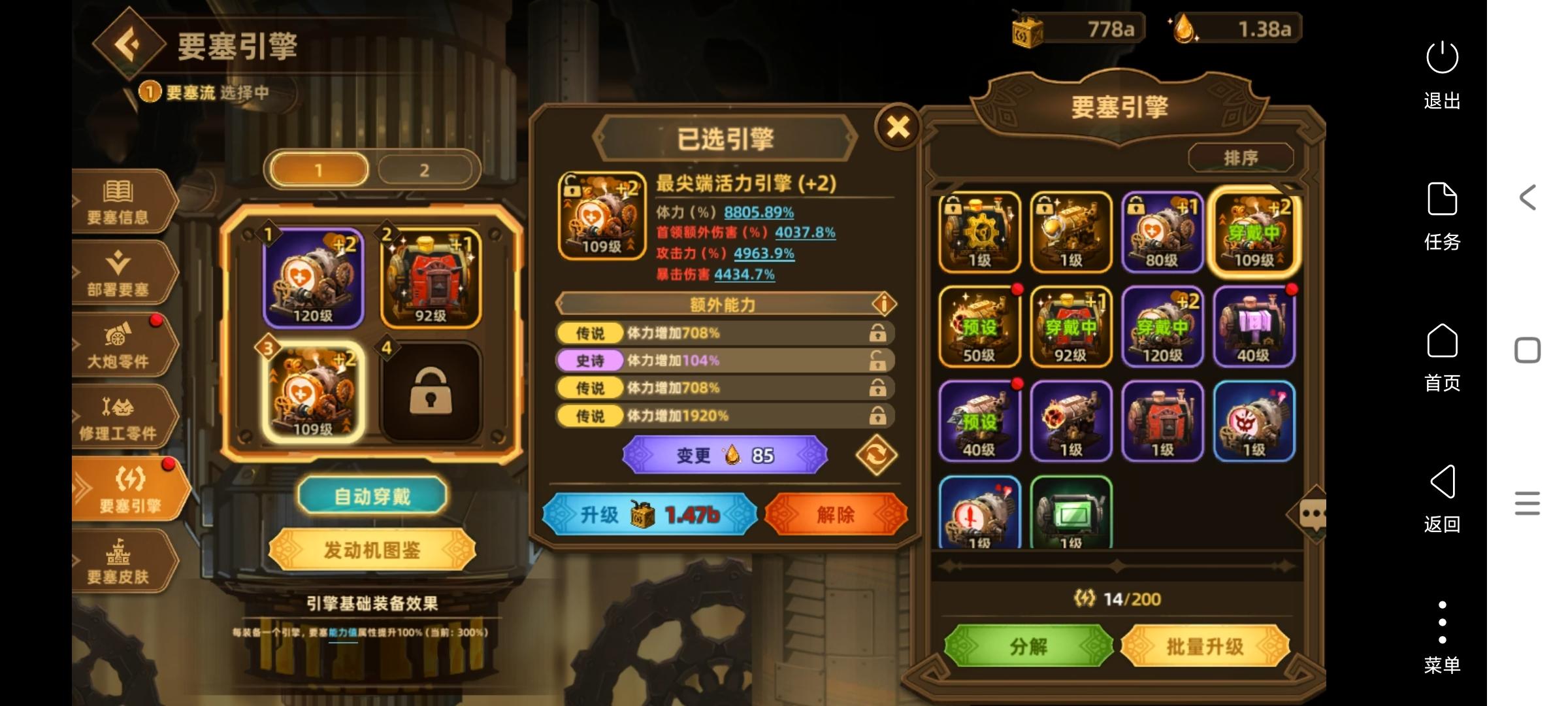Viewport: 1568px width, 706px height.
Task: Click the reroll icon beside 变更 button
Action: (877, 454)
